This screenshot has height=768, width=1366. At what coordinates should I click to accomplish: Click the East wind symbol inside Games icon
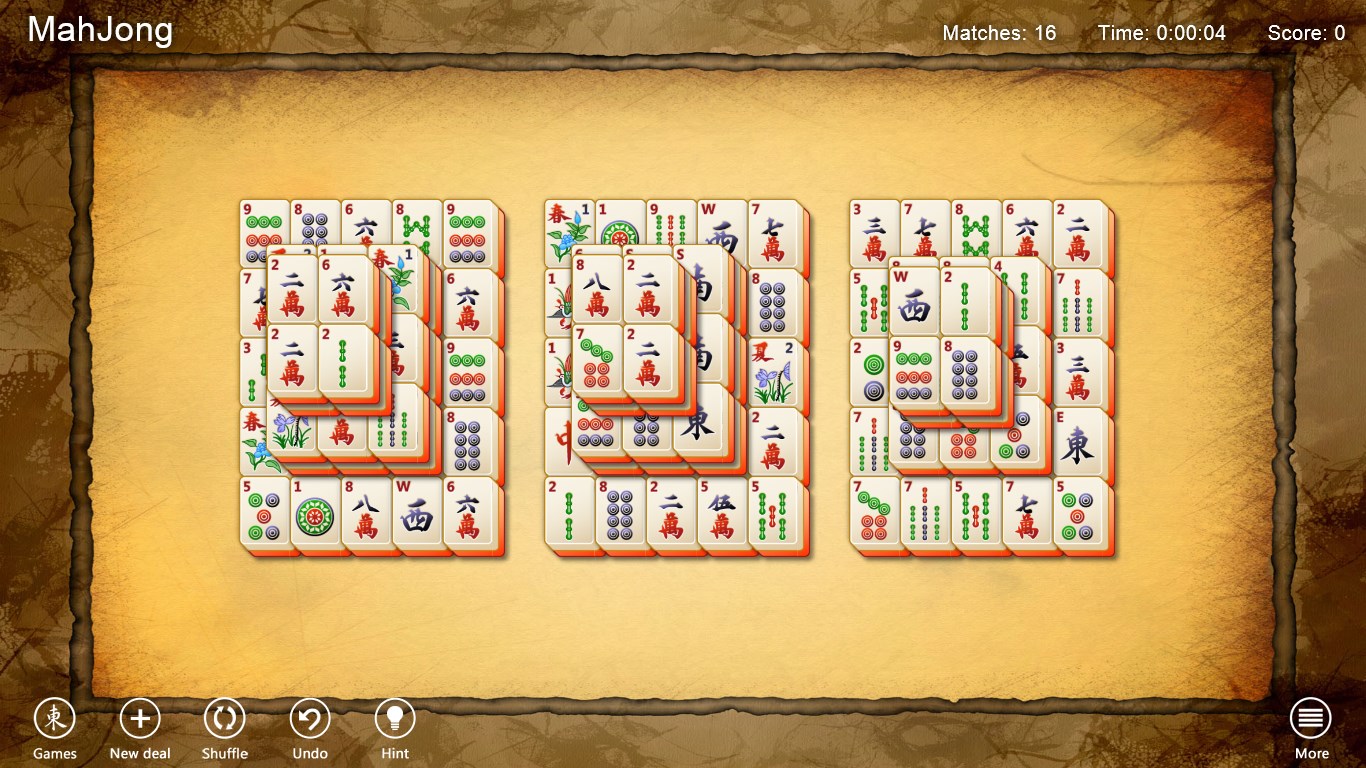(x=55, y=716)
